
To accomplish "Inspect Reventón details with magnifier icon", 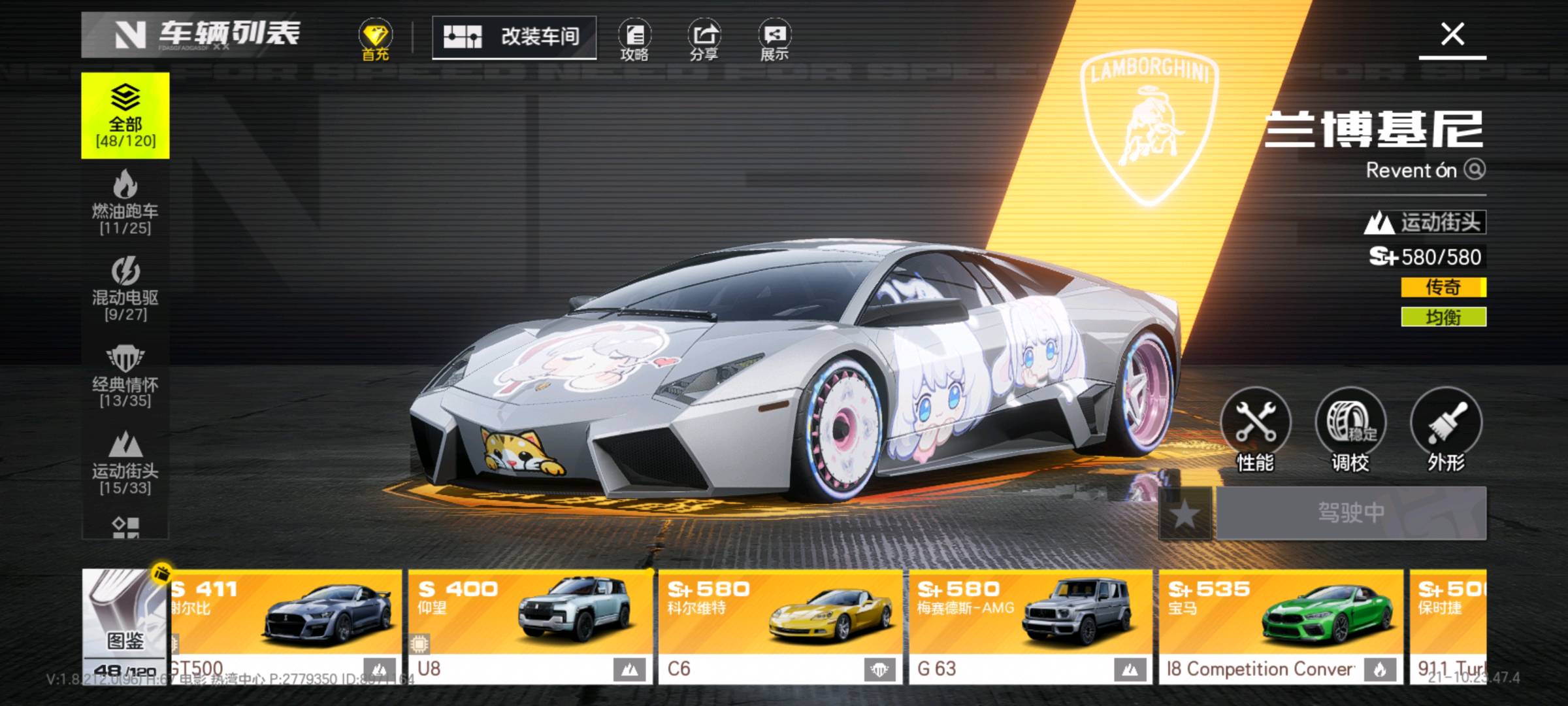I will pyautogui.click(x=1475, y=169).
